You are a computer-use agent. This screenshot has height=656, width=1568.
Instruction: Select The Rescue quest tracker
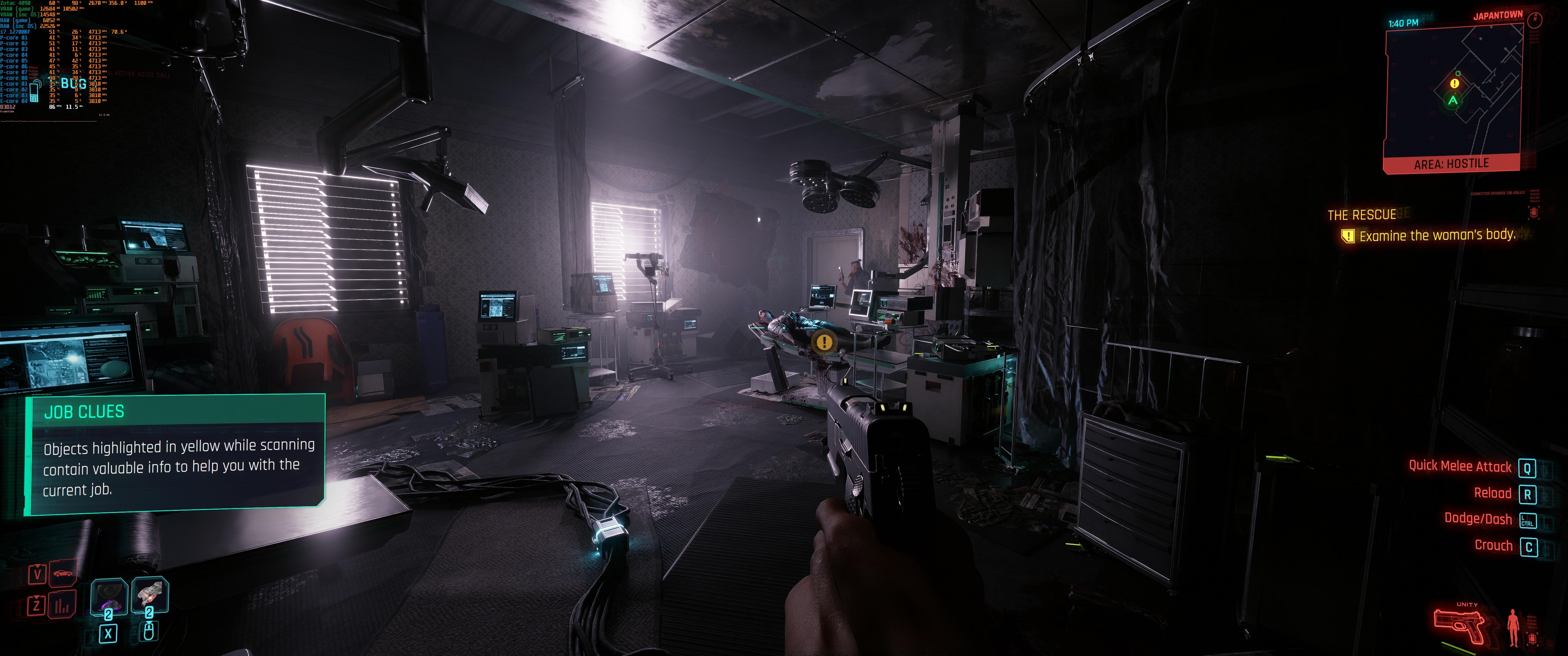[x=1362, y=215]
